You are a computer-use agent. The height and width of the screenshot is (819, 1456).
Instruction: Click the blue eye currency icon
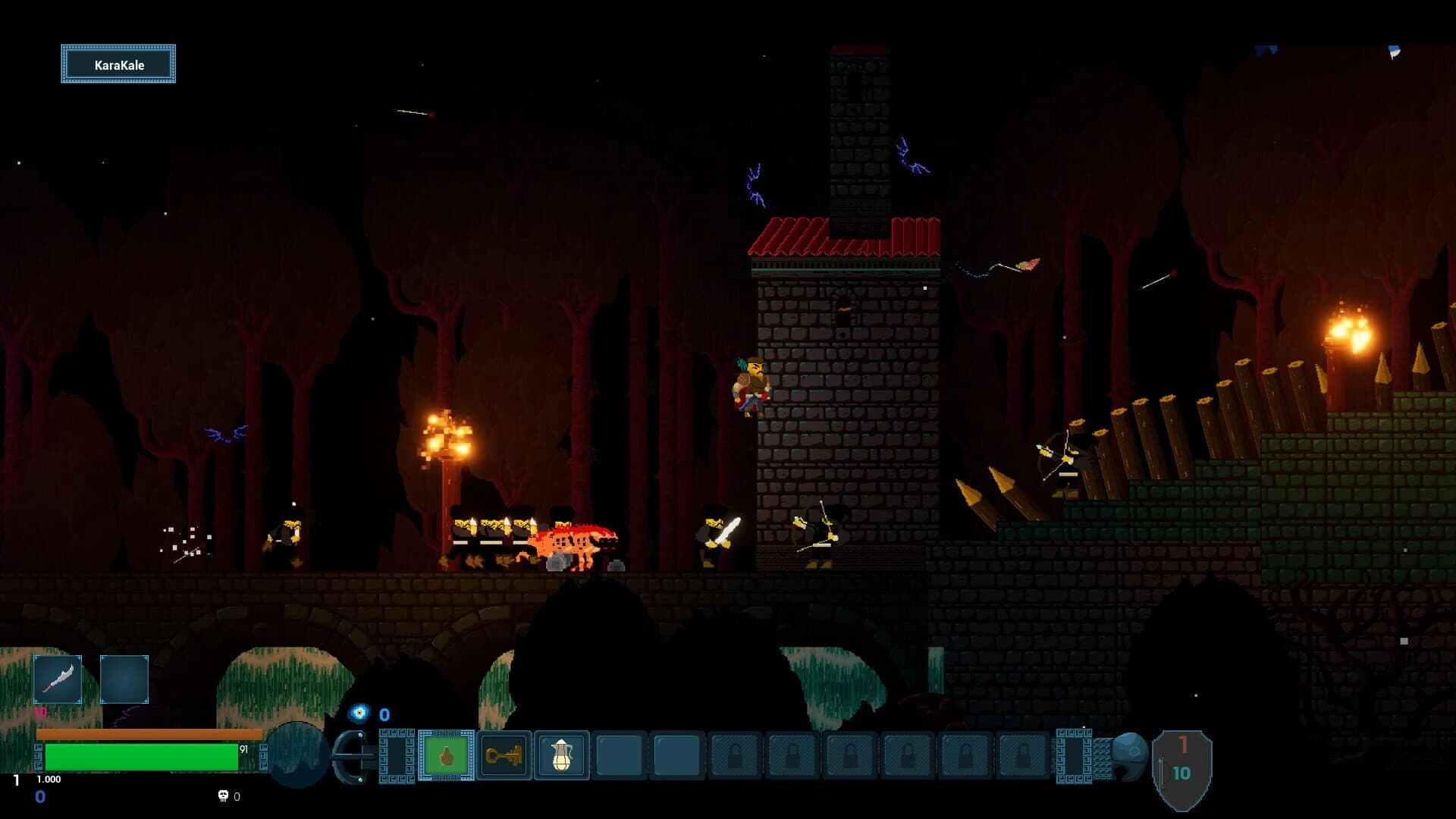[x=358, y=714]
